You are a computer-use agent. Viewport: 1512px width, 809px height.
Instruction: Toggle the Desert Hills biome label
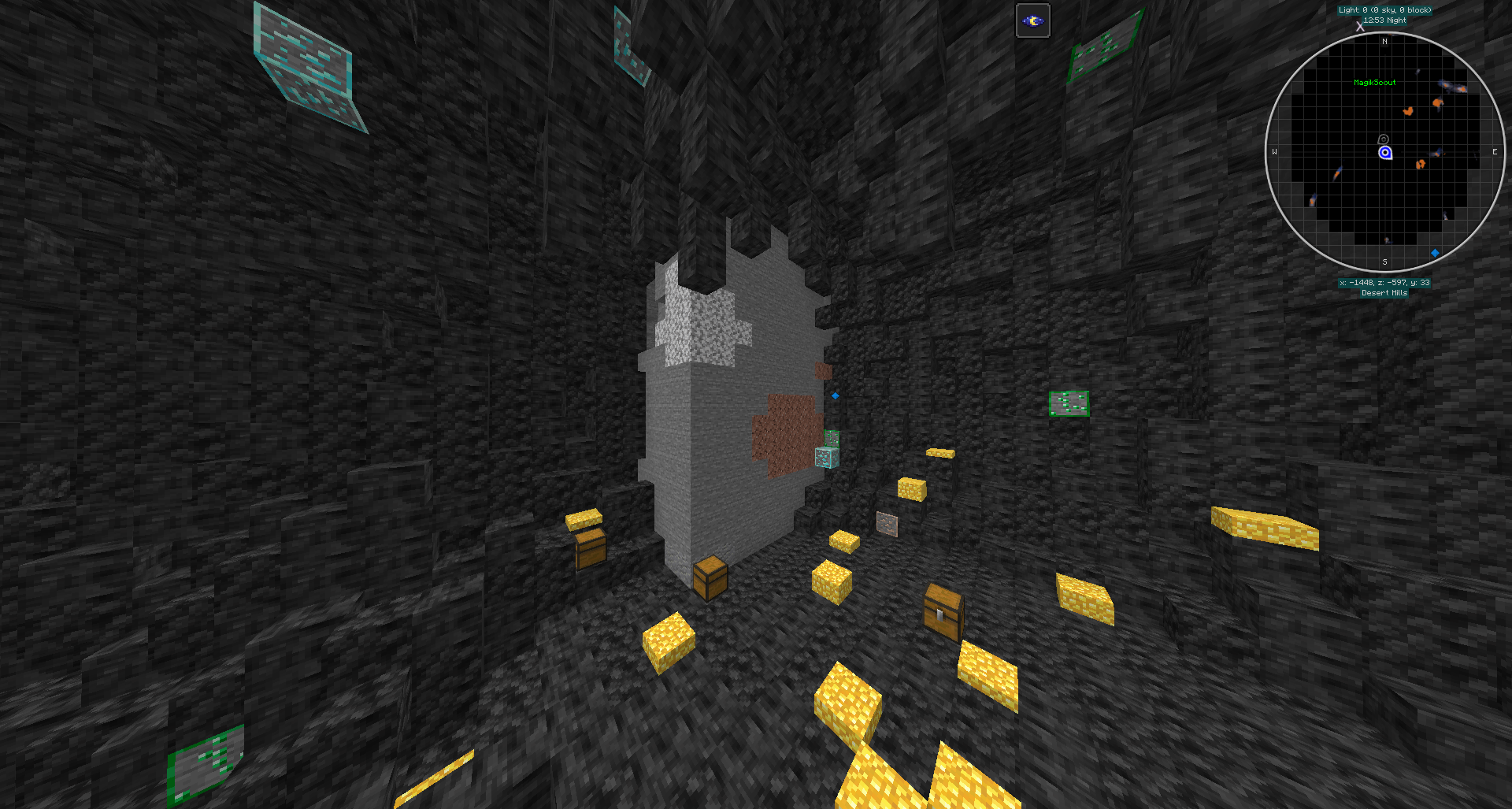[x=1384, y=292]
